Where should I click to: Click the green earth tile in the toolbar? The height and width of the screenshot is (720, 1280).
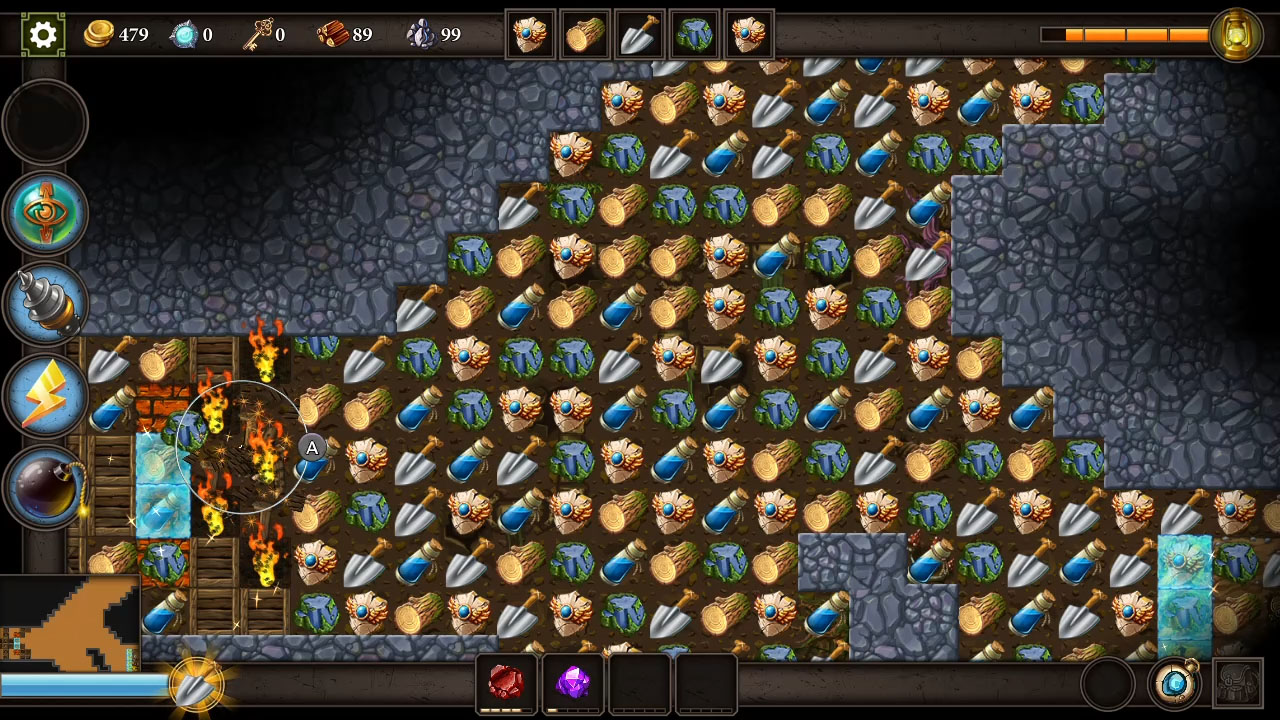695,33
